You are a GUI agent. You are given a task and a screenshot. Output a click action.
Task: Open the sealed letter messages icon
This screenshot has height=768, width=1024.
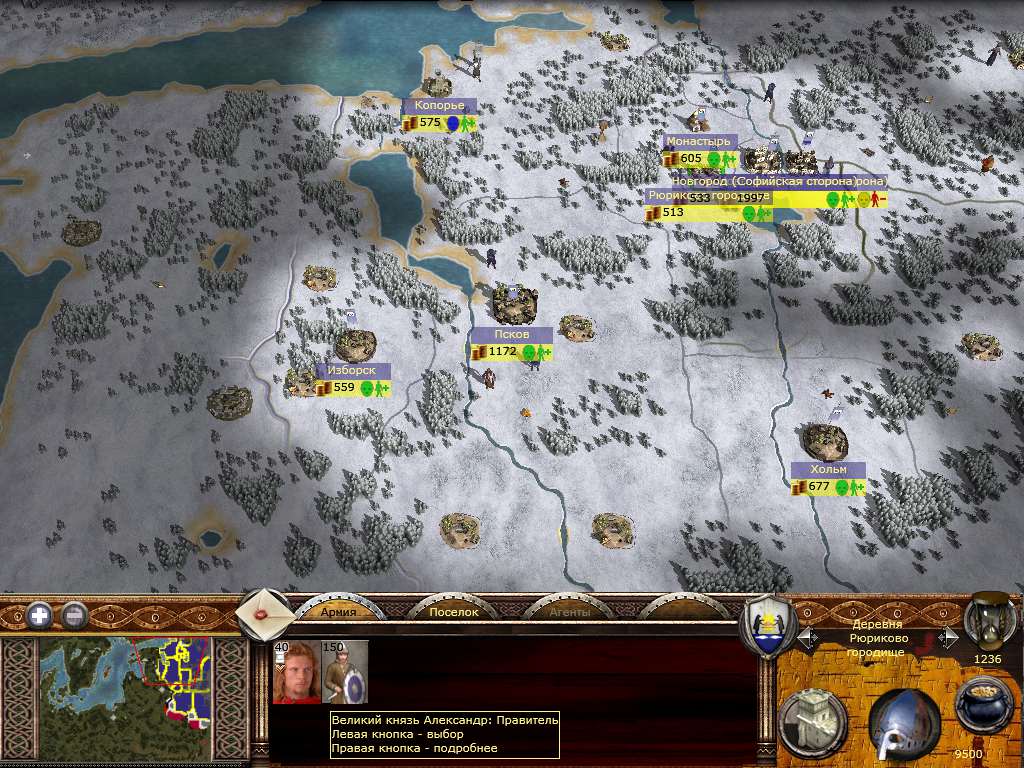click(x=265, y=613)
